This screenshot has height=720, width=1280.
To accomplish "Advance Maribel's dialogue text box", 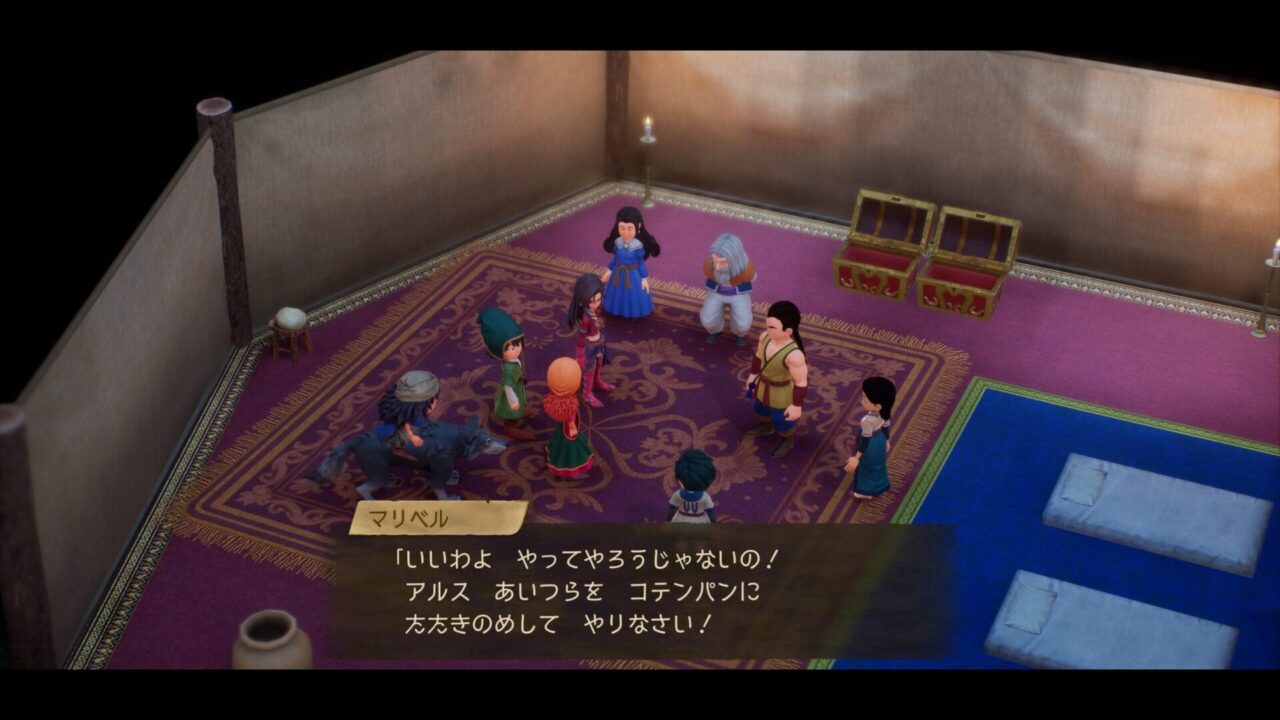I will coord(640,590).
